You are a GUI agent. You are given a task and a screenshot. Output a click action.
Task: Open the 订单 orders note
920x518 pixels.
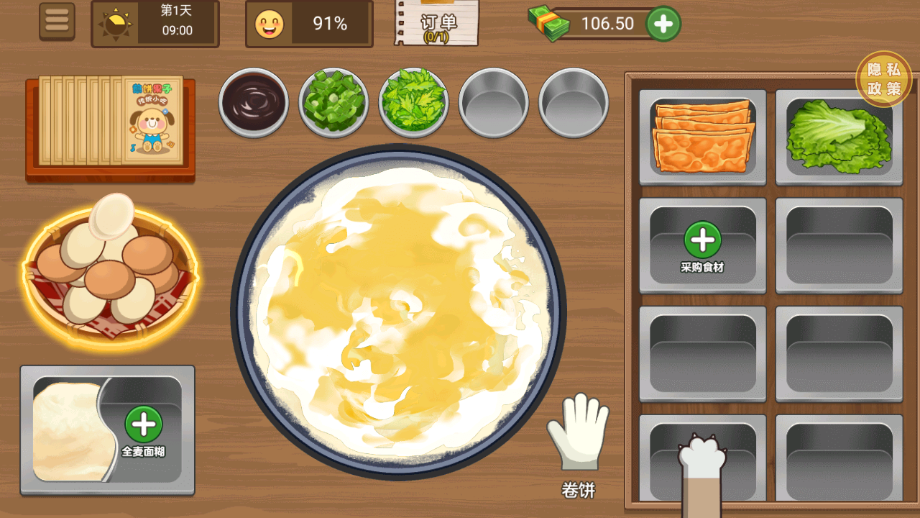tap(436, 23)
